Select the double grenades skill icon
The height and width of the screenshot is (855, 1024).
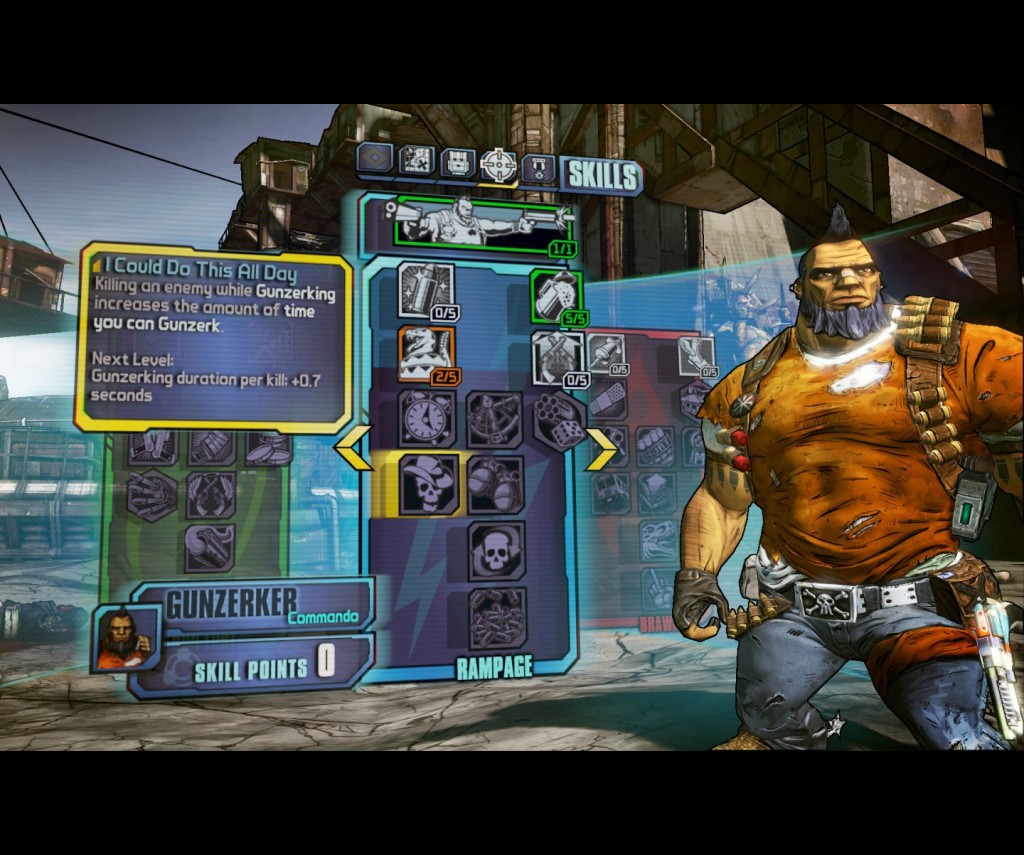[495, 484]
